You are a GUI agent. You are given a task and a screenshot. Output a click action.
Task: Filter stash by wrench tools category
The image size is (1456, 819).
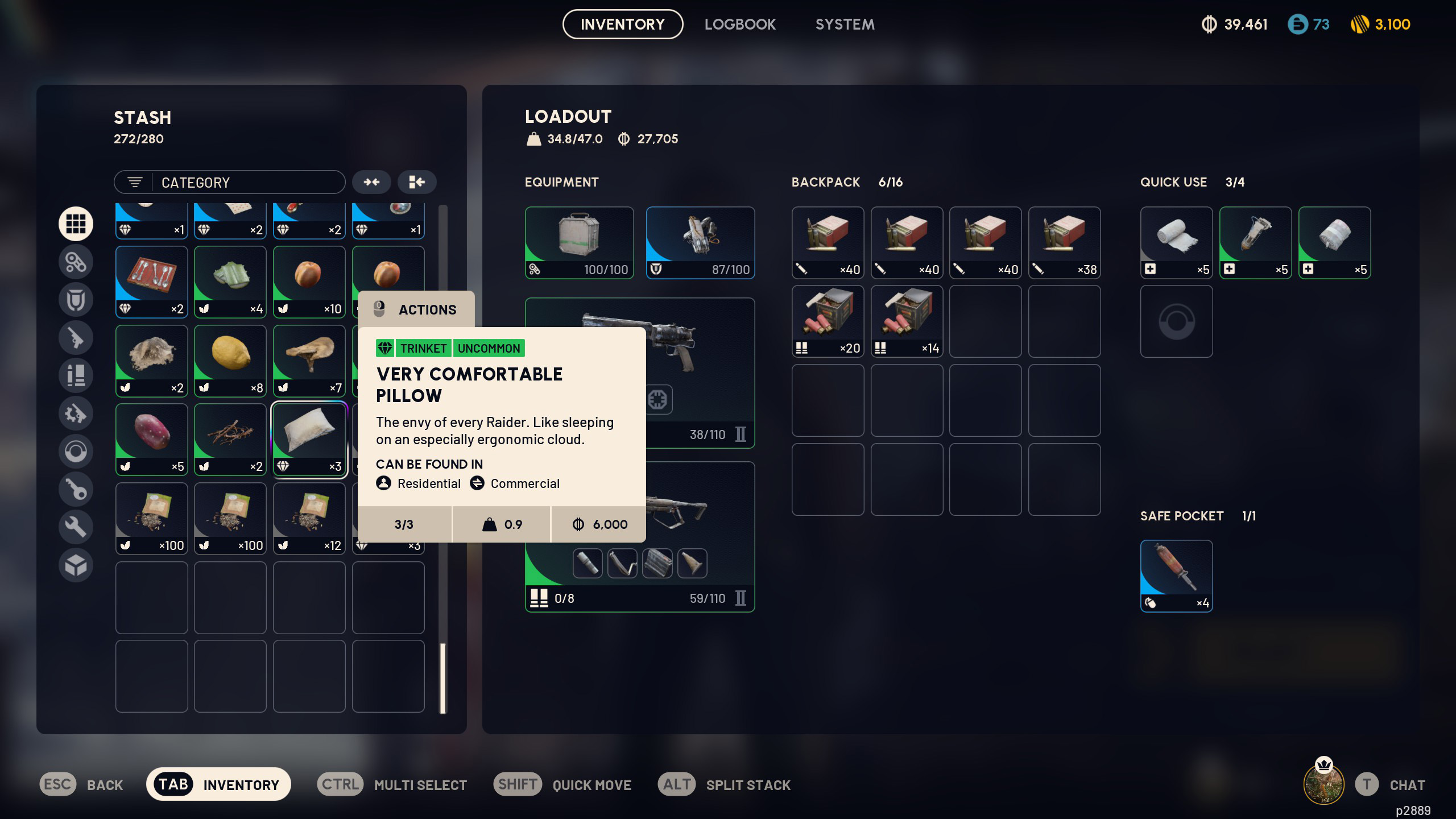tap(76, 527)
